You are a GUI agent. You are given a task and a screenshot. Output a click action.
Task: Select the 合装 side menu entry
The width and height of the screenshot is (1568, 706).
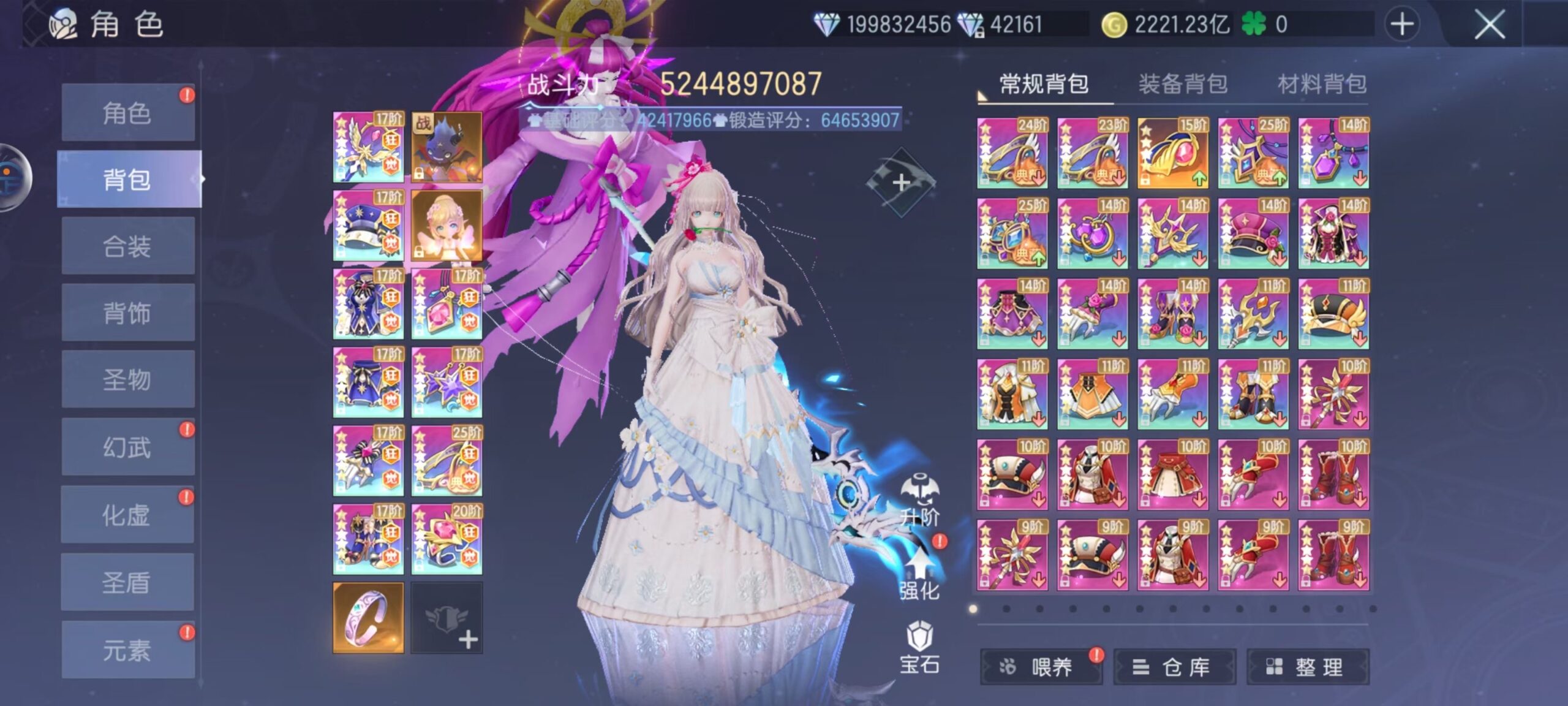coord(127,247)
